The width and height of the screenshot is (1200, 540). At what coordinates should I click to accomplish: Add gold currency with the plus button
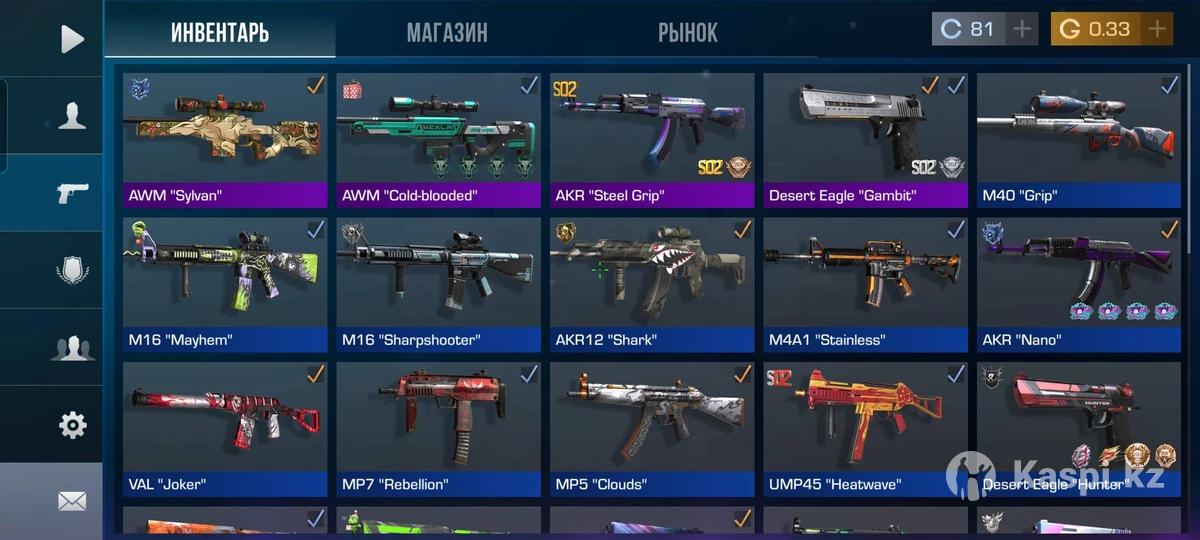pos(1157,29)
